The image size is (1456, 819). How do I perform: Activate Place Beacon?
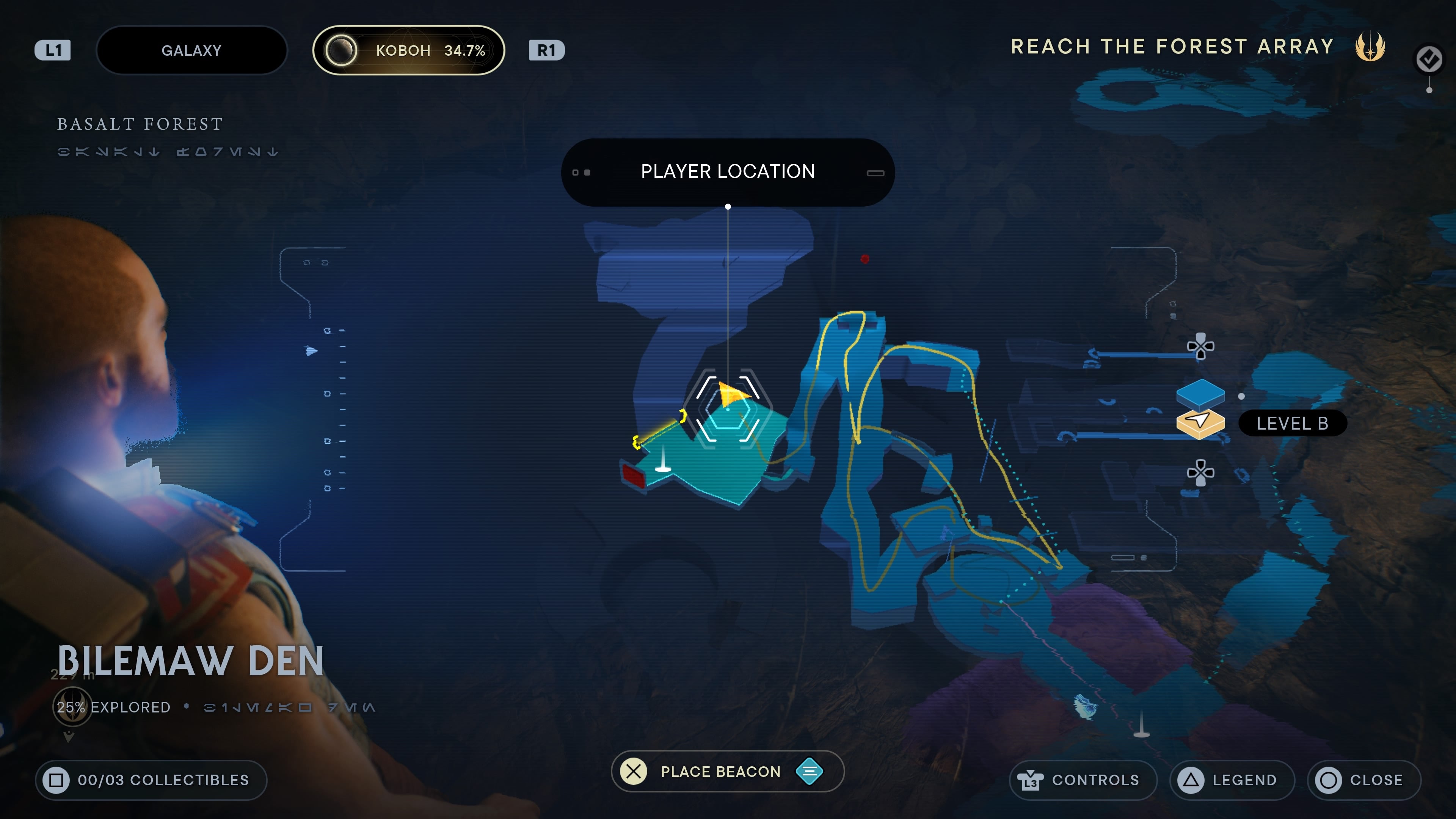pos(721,771)
